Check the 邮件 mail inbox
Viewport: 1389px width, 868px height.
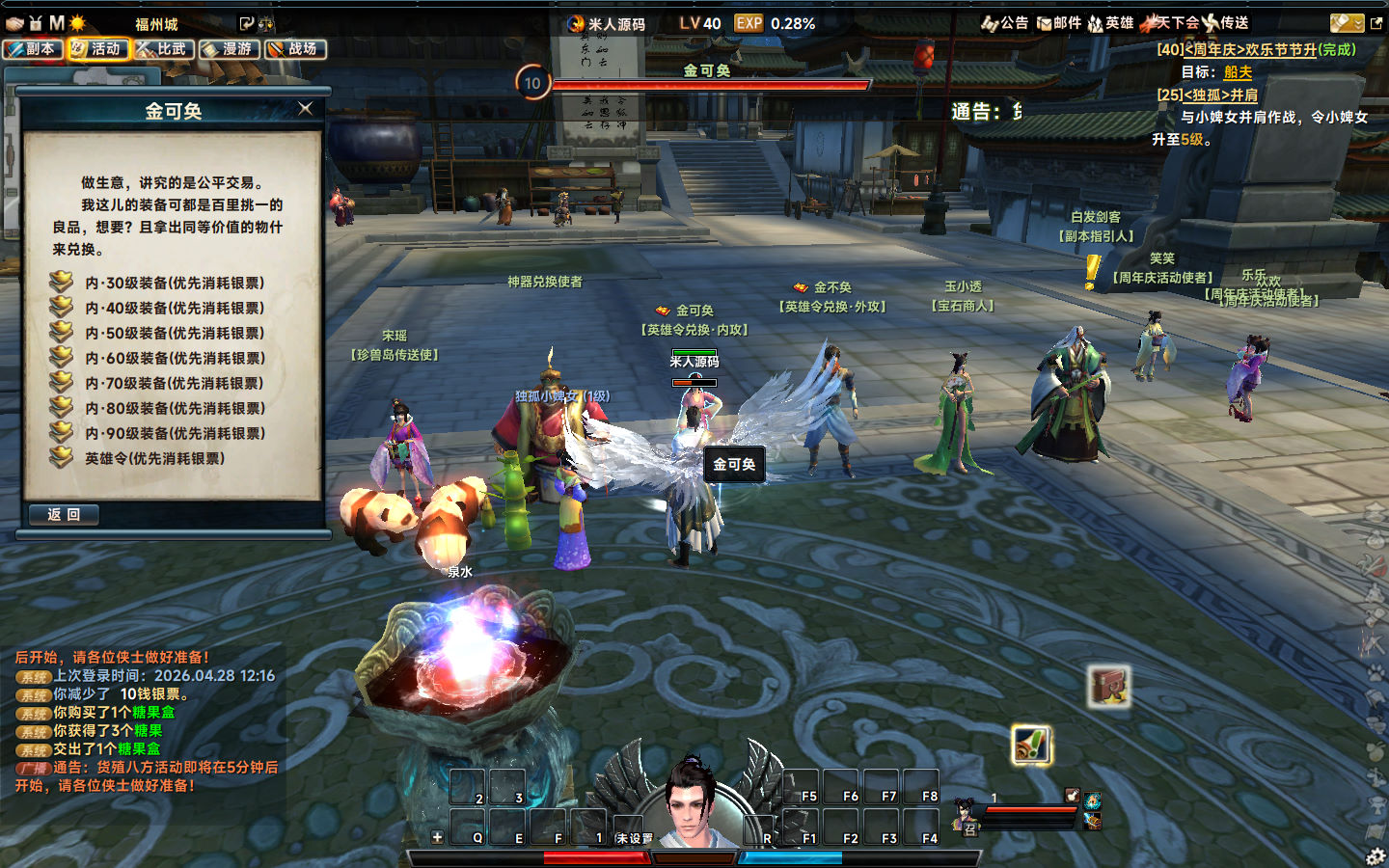tap(1058, 23)
